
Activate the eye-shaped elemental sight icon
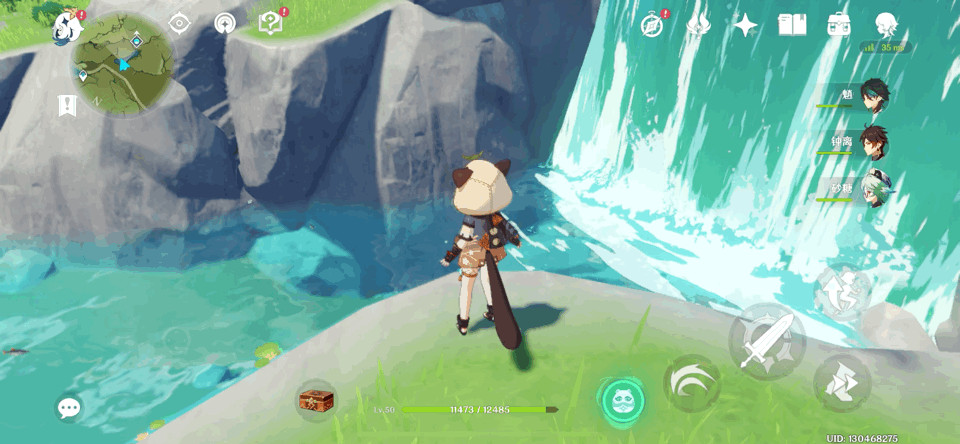pos(179,23)
